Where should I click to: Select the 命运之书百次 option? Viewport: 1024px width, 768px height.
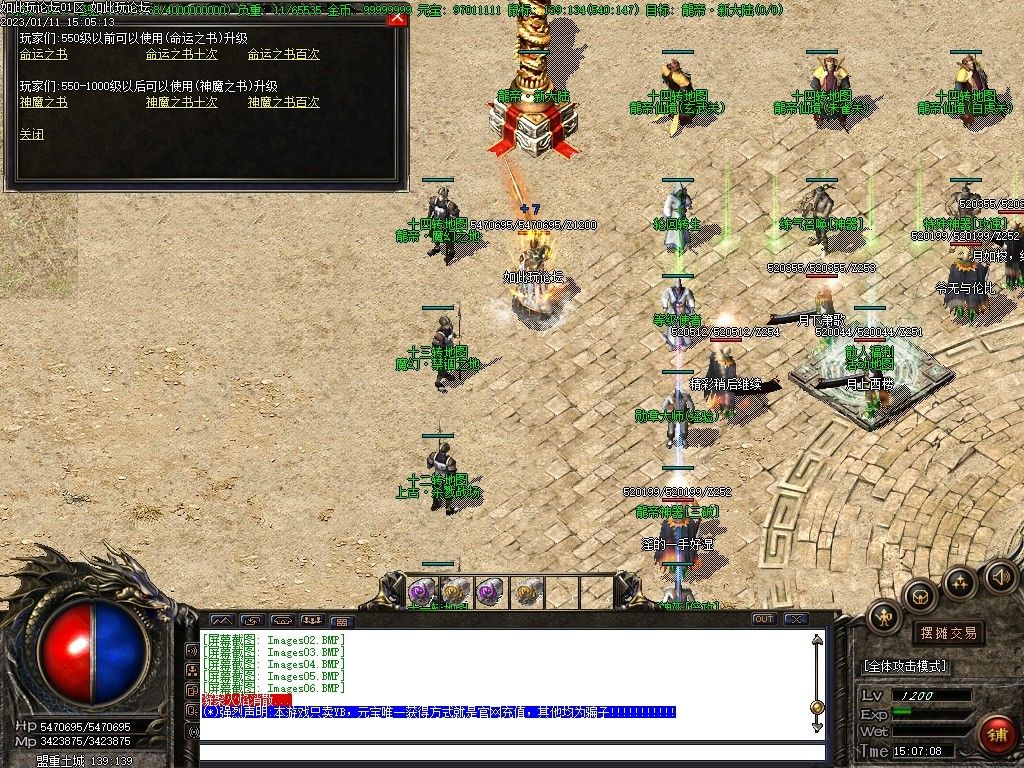pos(283,54)
